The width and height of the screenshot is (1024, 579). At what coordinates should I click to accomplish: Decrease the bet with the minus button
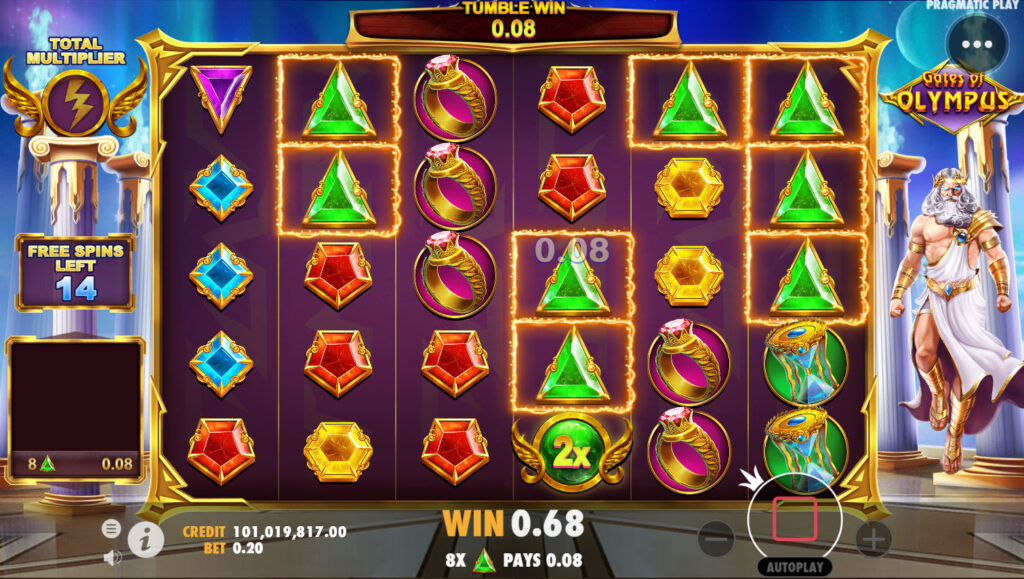tap(716, 540)
